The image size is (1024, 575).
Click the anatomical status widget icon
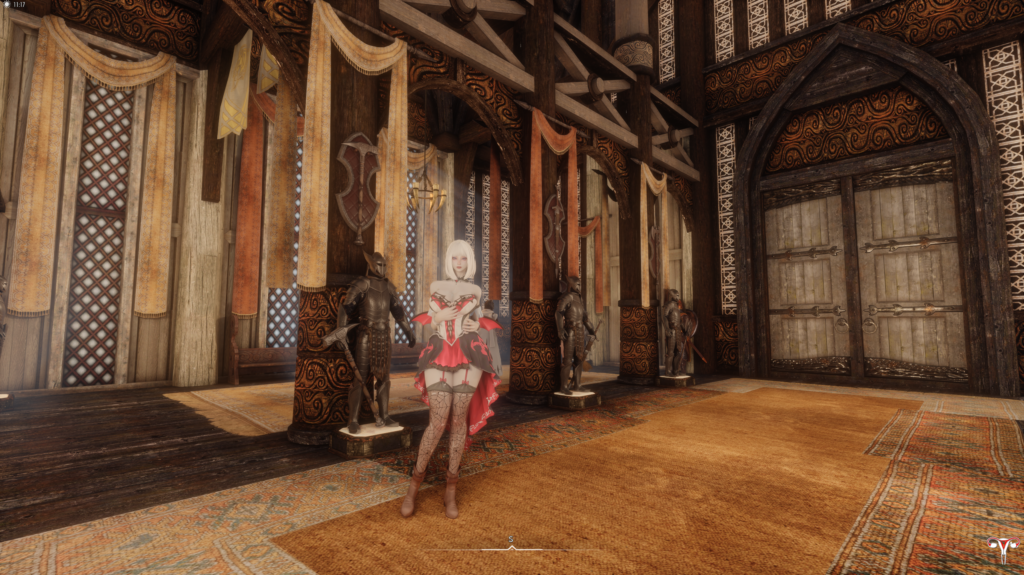[x=998, y=549]
